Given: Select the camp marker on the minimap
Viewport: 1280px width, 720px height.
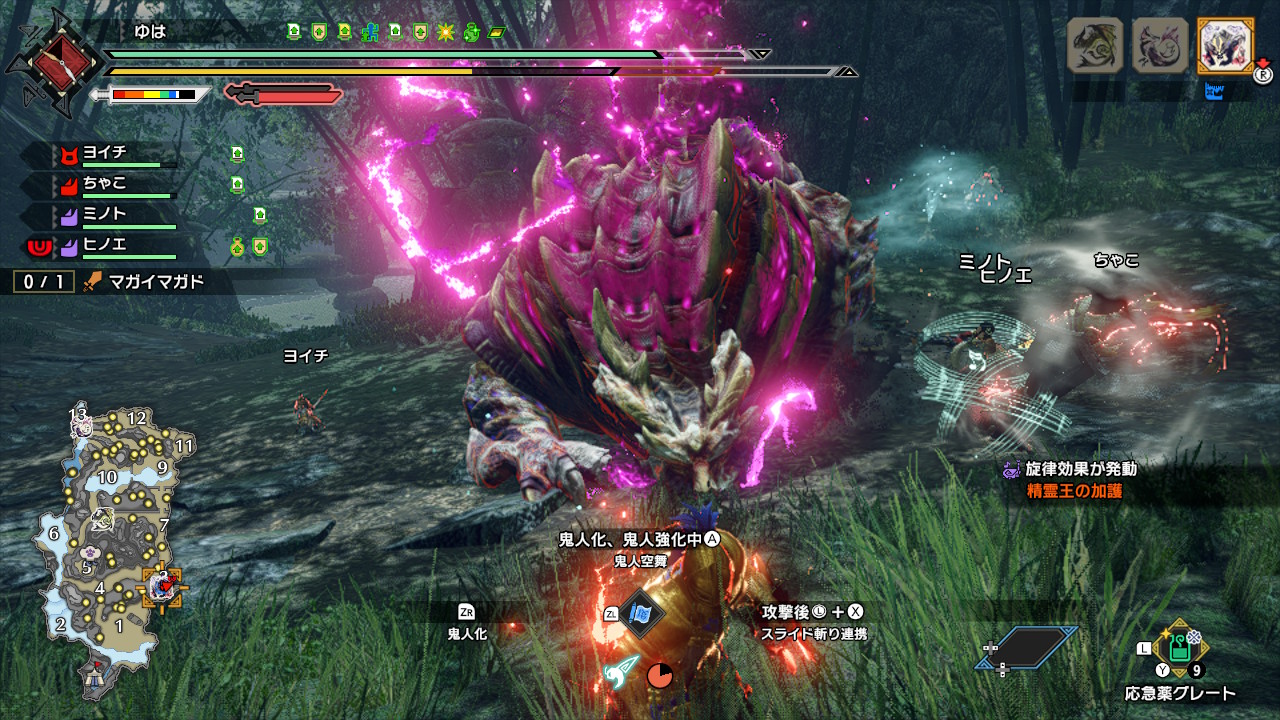Looking at the screenshot, I should 97,676.
